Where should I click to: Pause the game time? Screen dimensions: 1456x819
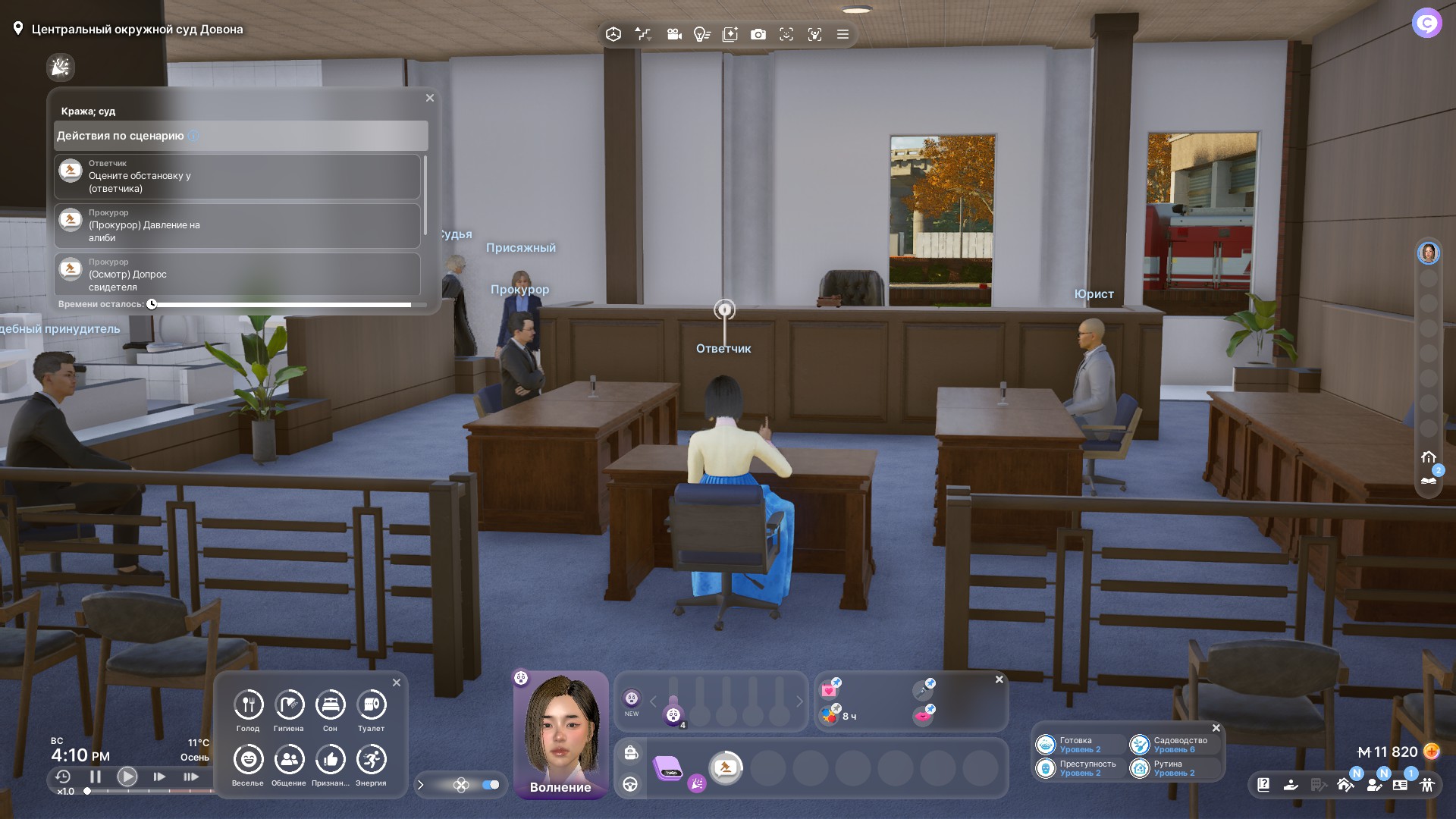96,777
